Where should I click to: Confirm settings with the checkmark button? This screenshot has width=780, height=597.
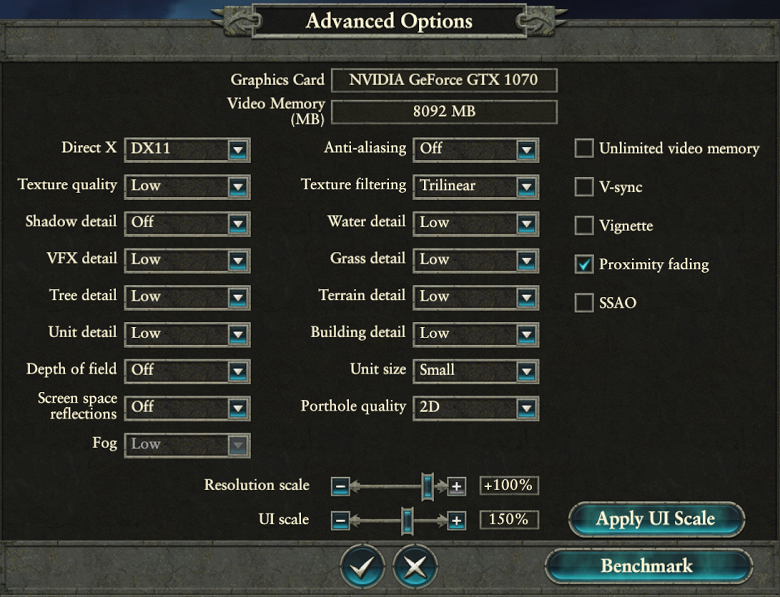362,567
